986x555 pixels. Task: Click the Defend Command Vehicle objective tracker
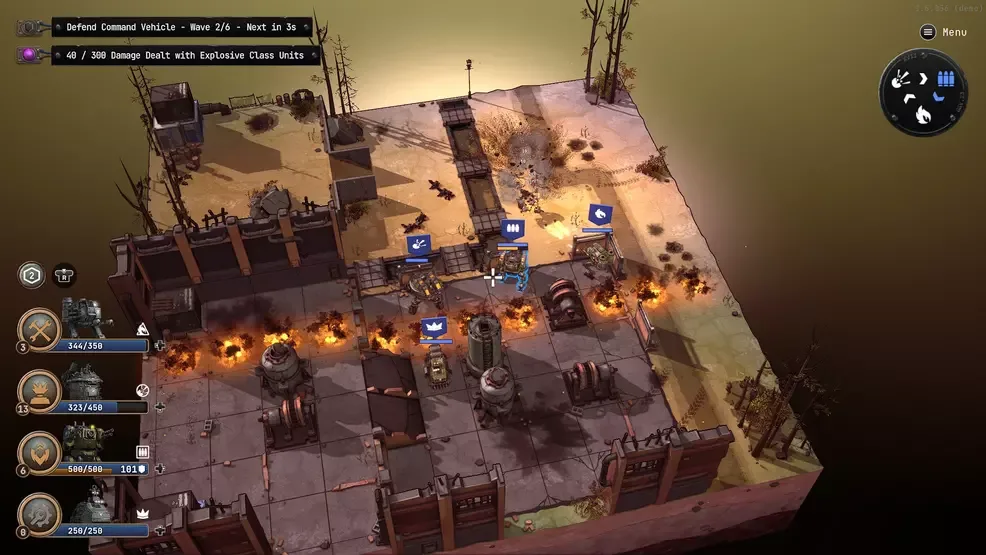coord(182,27)
